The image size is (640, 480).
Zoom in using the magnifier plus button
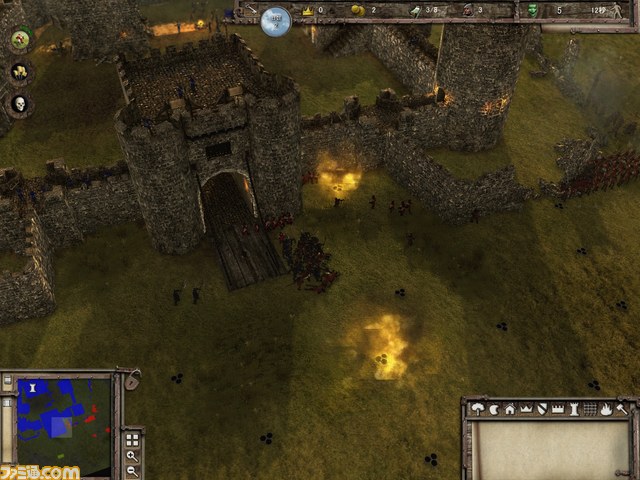click(133, 456)
